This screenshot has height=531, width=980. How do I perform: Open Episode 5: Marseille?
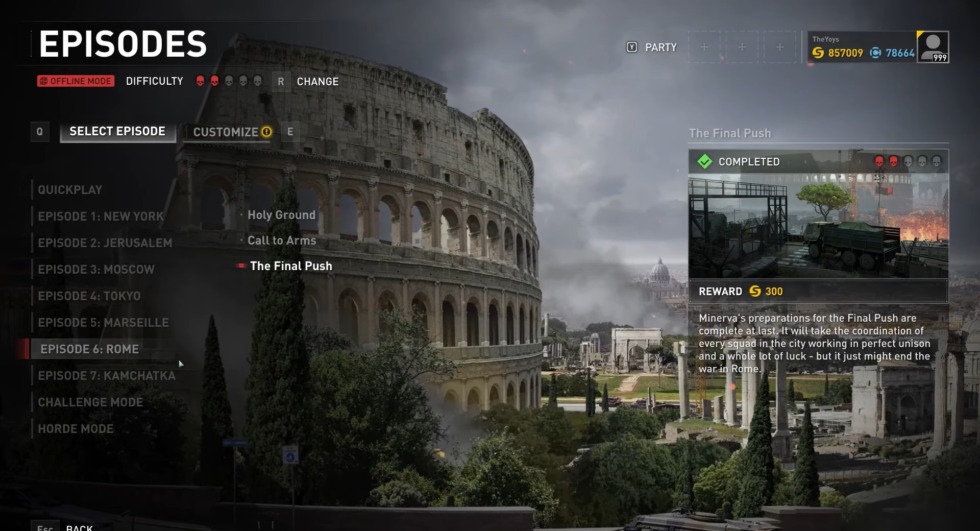[x=102, y=323]
